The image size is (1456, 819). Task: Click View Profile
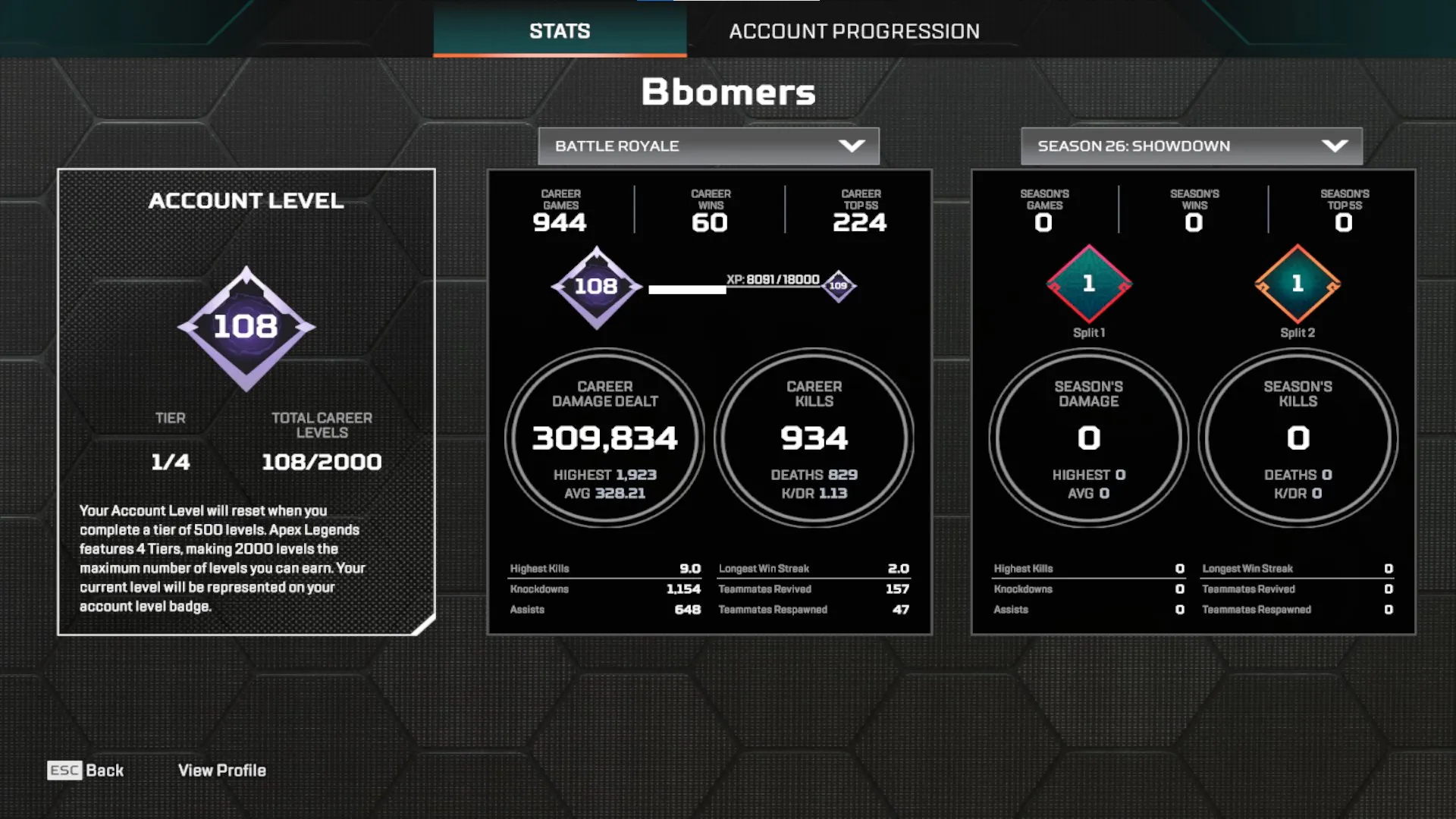221,770
